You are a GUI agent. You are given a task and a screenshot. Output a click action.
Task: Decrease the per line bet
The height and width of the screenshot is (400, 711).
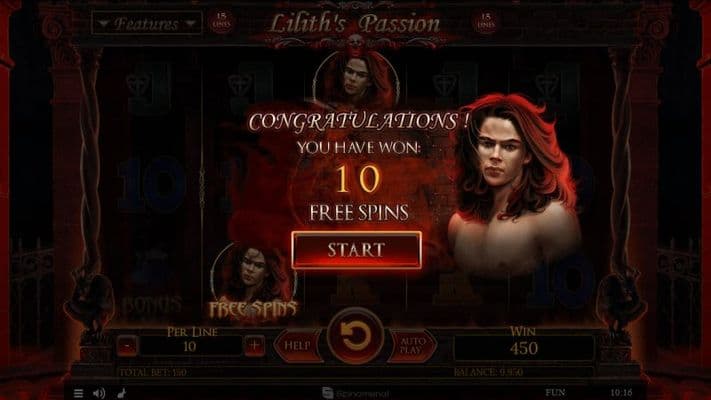point(127,346)
